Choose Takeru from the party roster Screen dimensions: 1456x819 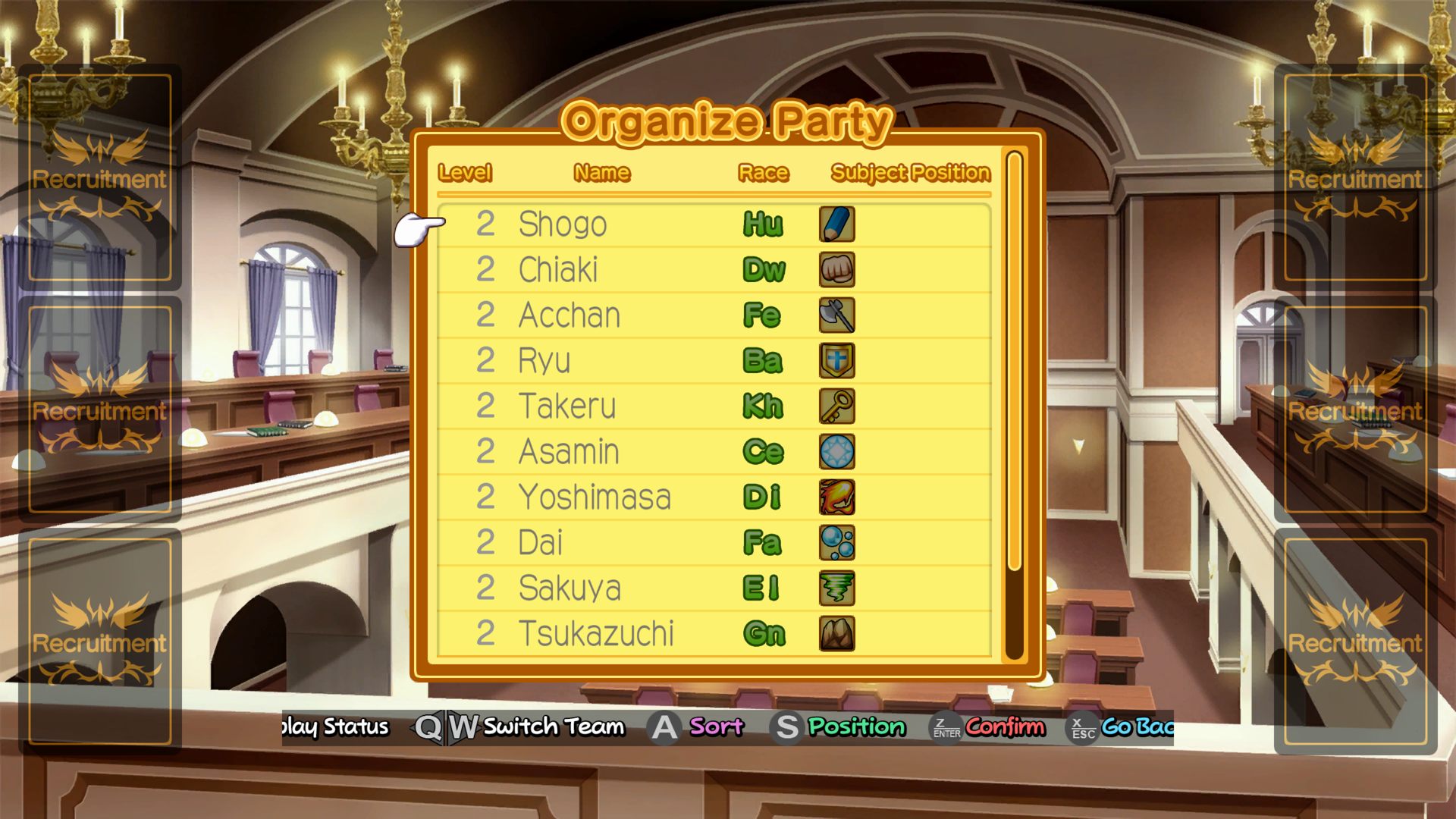tap(566, 406)
